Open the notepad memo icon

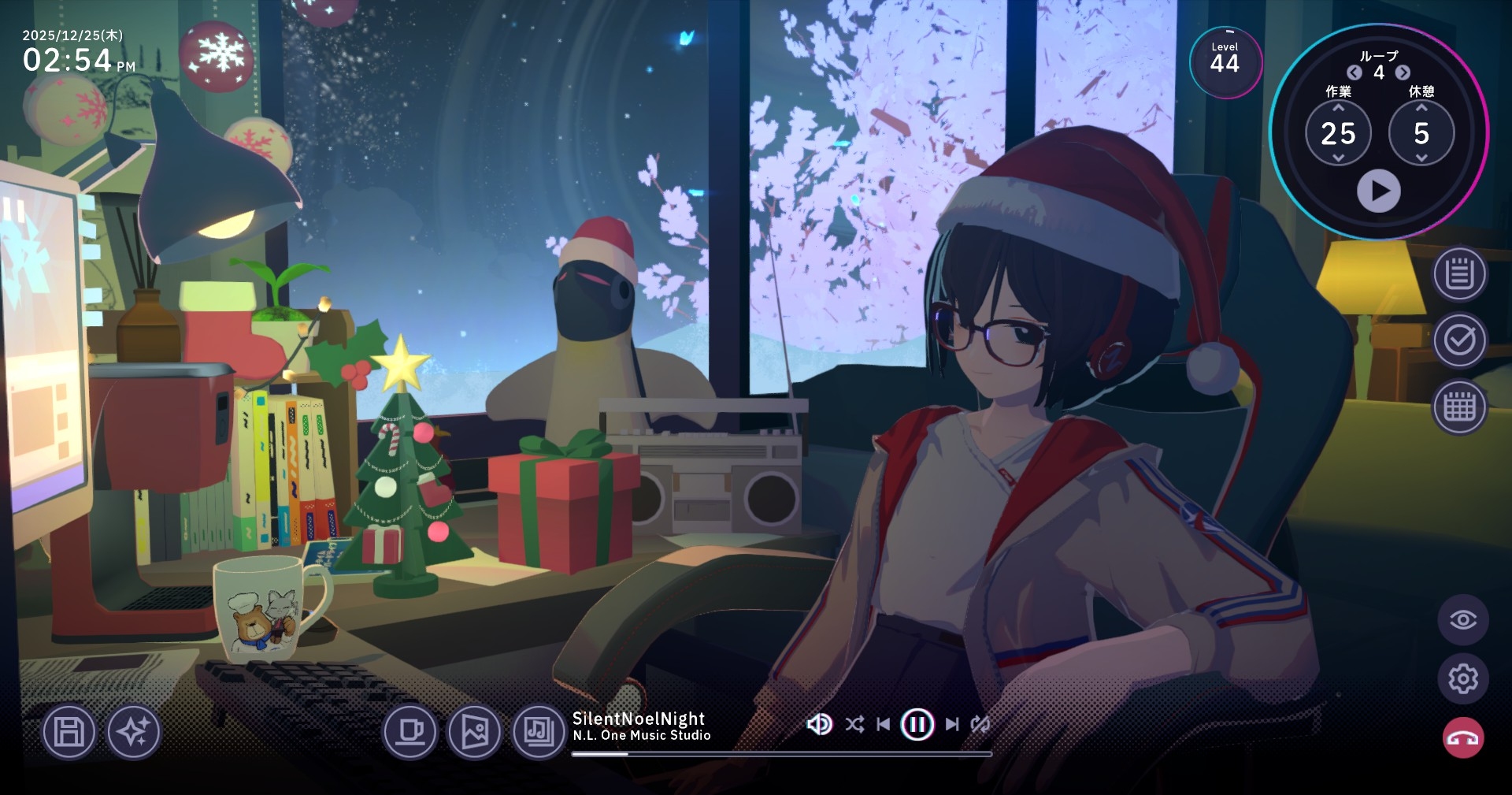tap(1459, 274)
